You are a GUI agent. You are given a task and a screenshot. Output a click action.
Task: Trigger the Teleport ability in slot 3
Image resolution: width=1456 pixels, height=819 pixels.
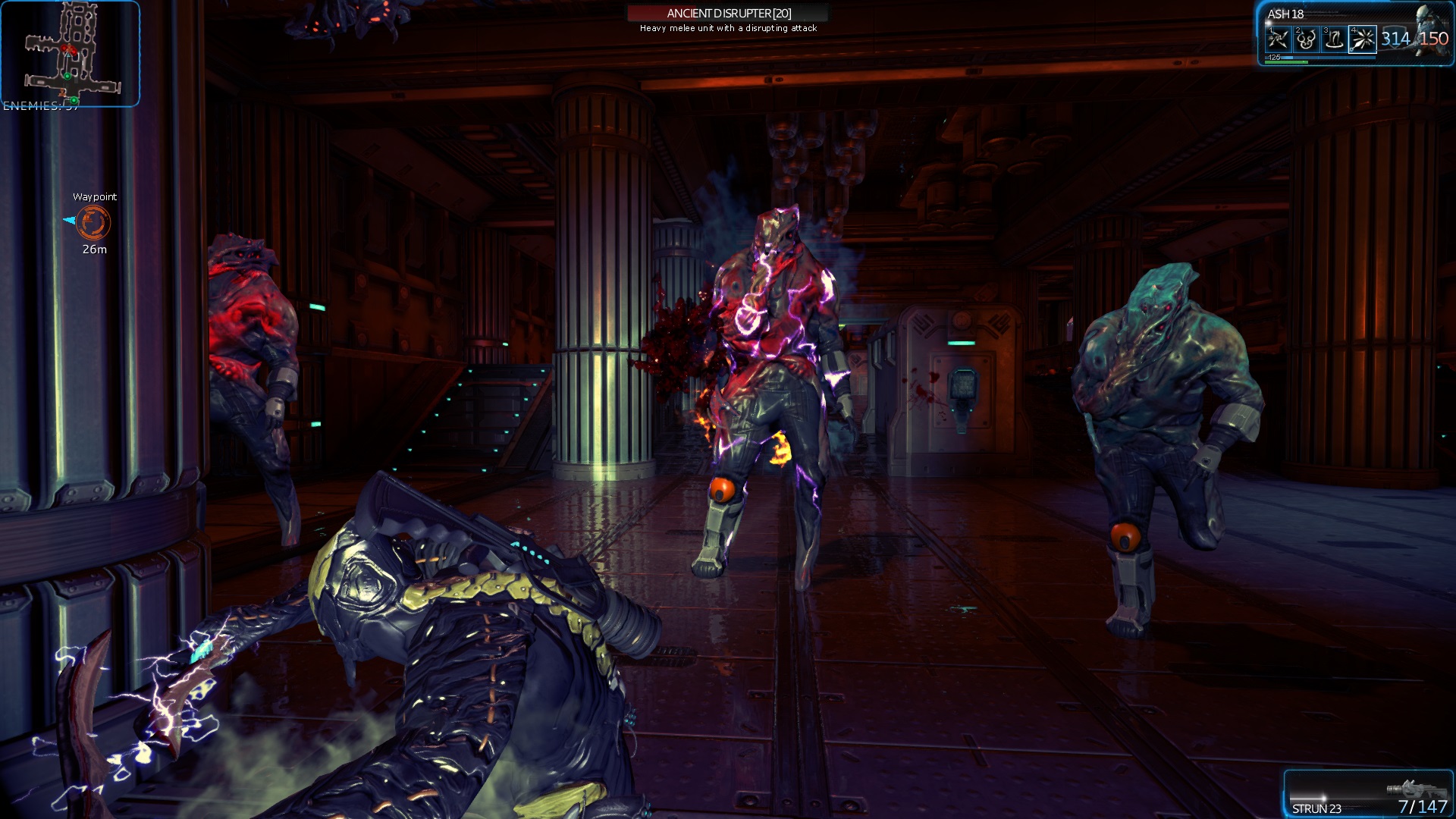click(x=1334, y=39)
